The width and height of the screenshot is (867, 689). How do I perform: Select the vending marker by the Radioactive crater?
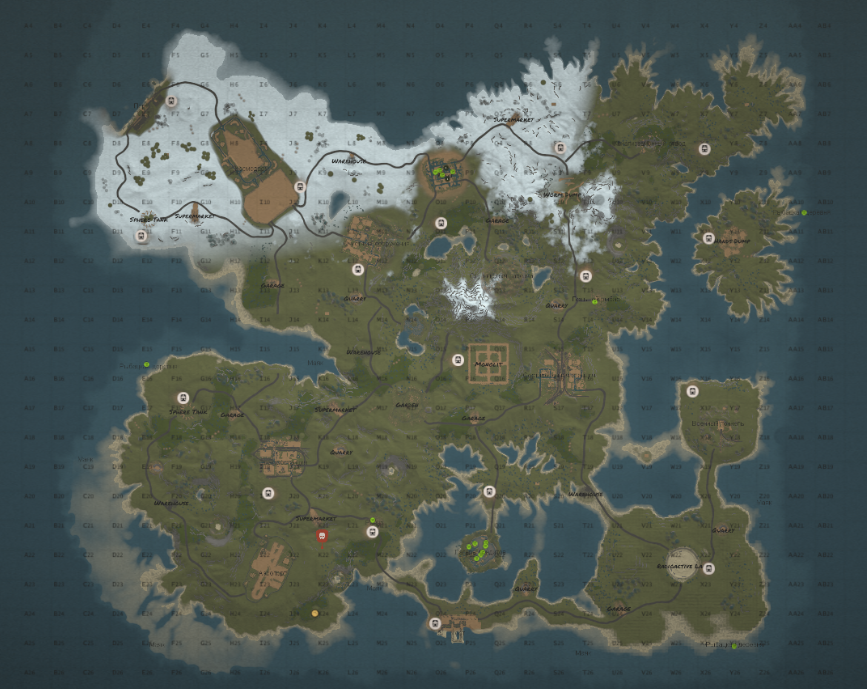[709, 569]
